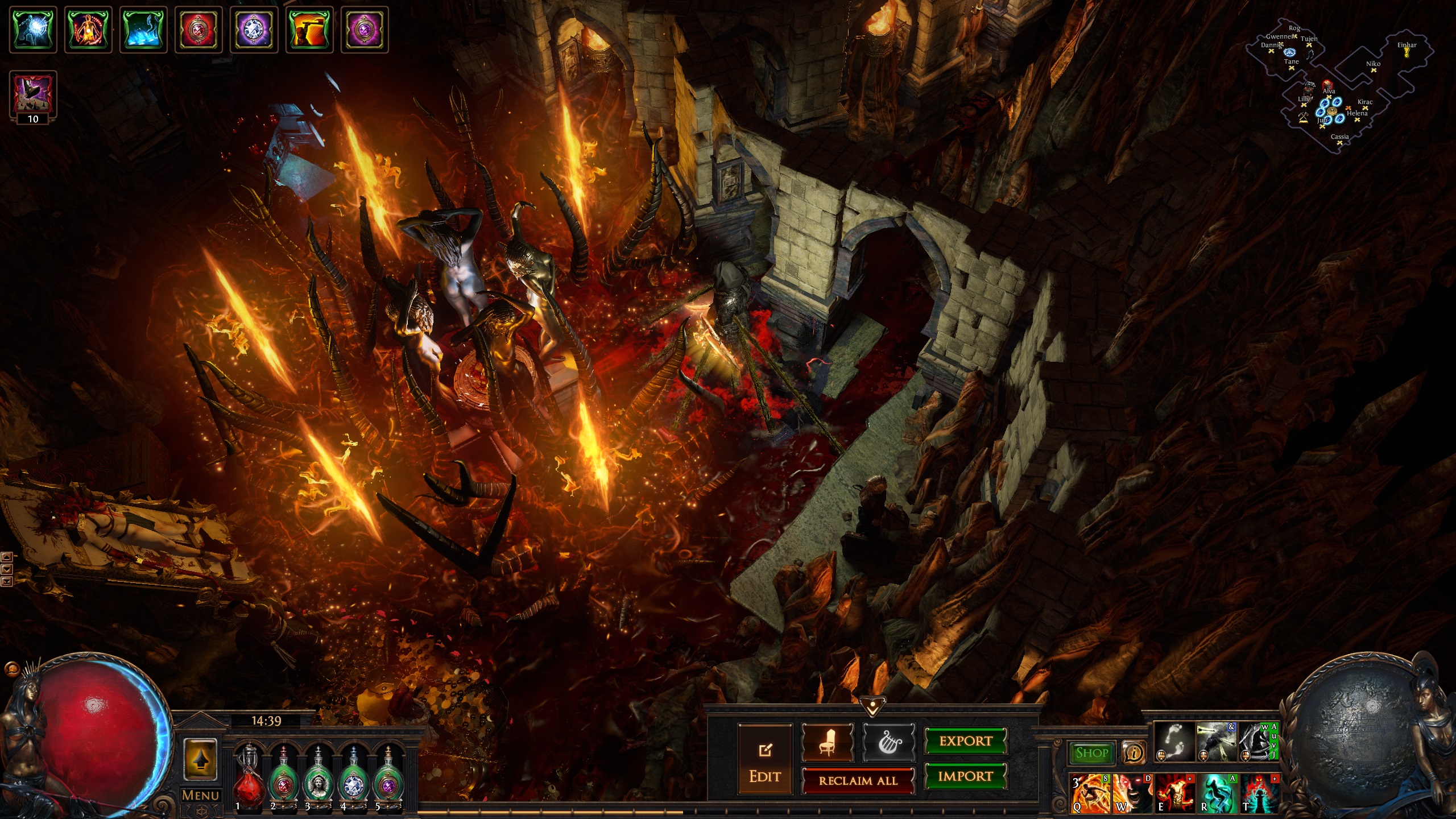Activate the screaming face skill
1456x819 pixels.
pos(1132,792)
